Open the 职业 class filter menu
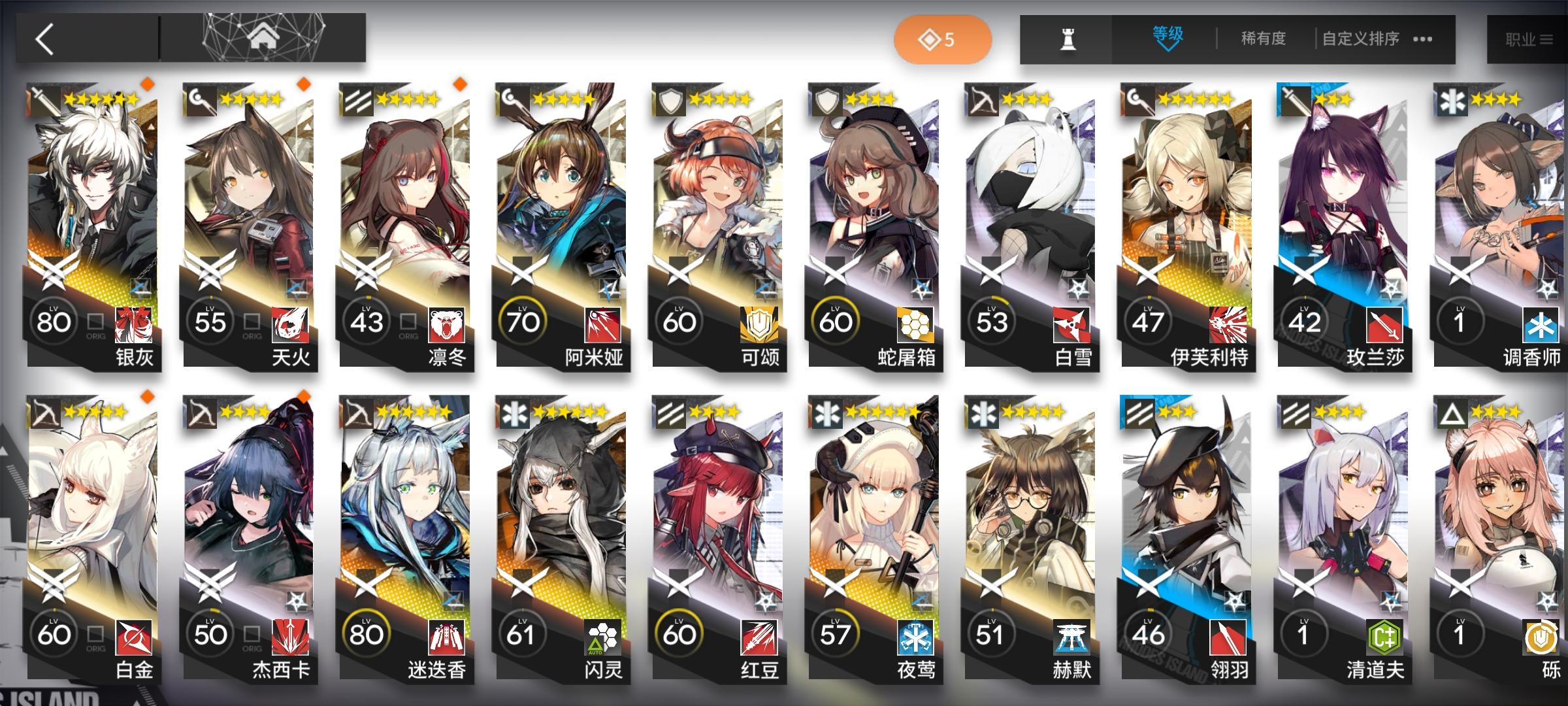 [1529, 38]
